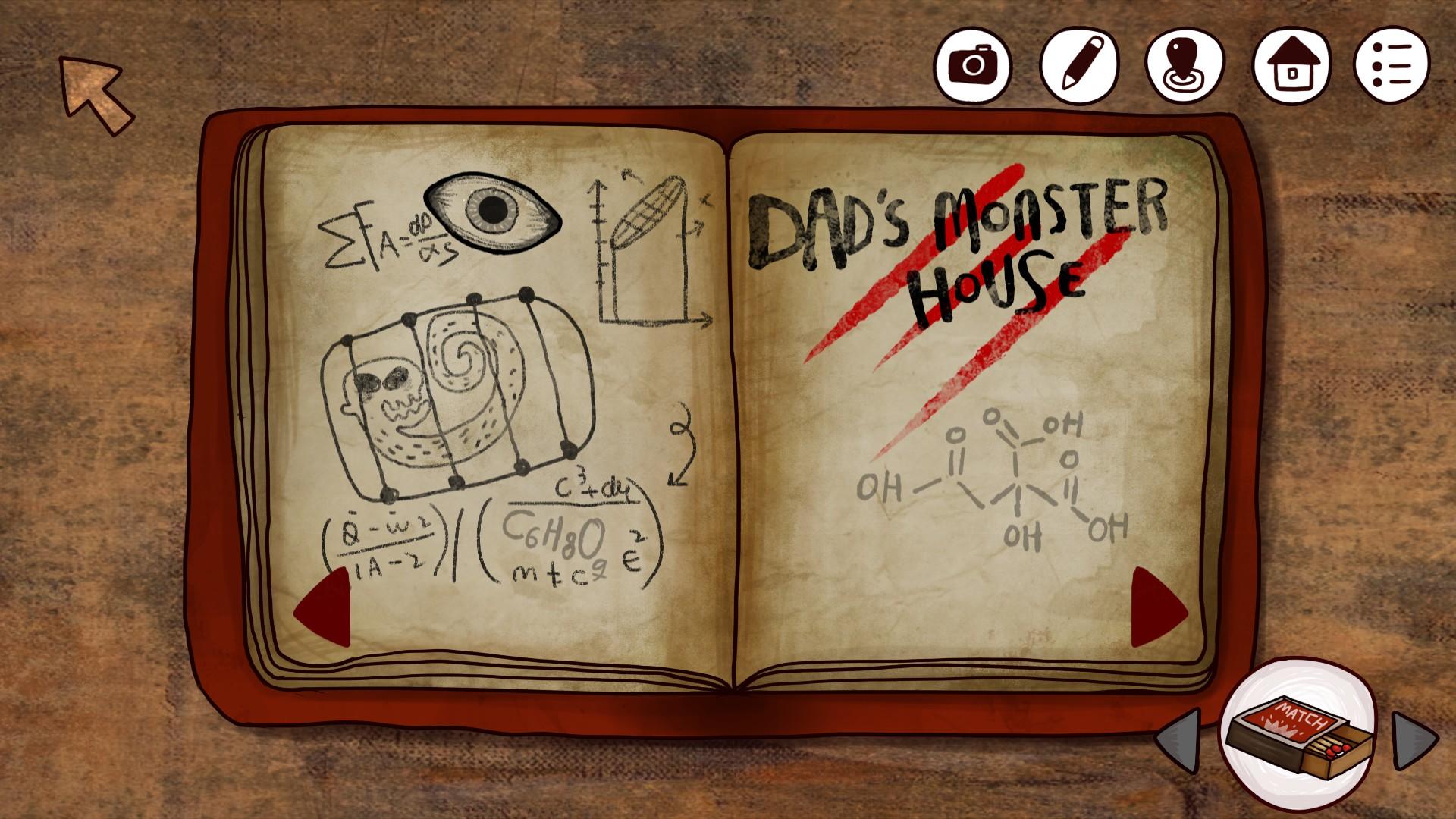1456x819 pixels.
Task: Select the pencil notes icon
Action: coord(1078,64)
